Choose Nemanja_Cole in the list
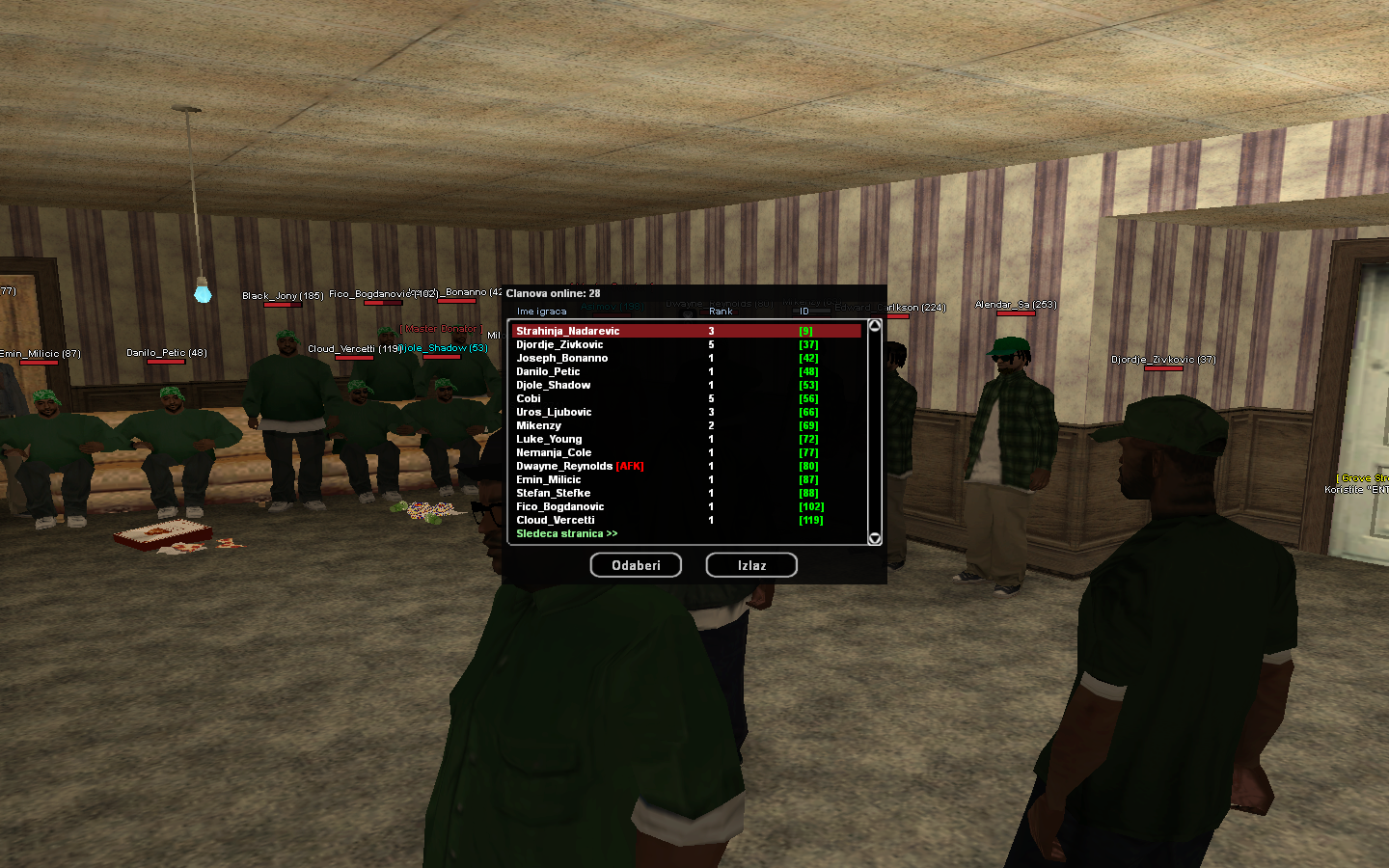This screenshot has width=1389, height=868. [554, 452]
